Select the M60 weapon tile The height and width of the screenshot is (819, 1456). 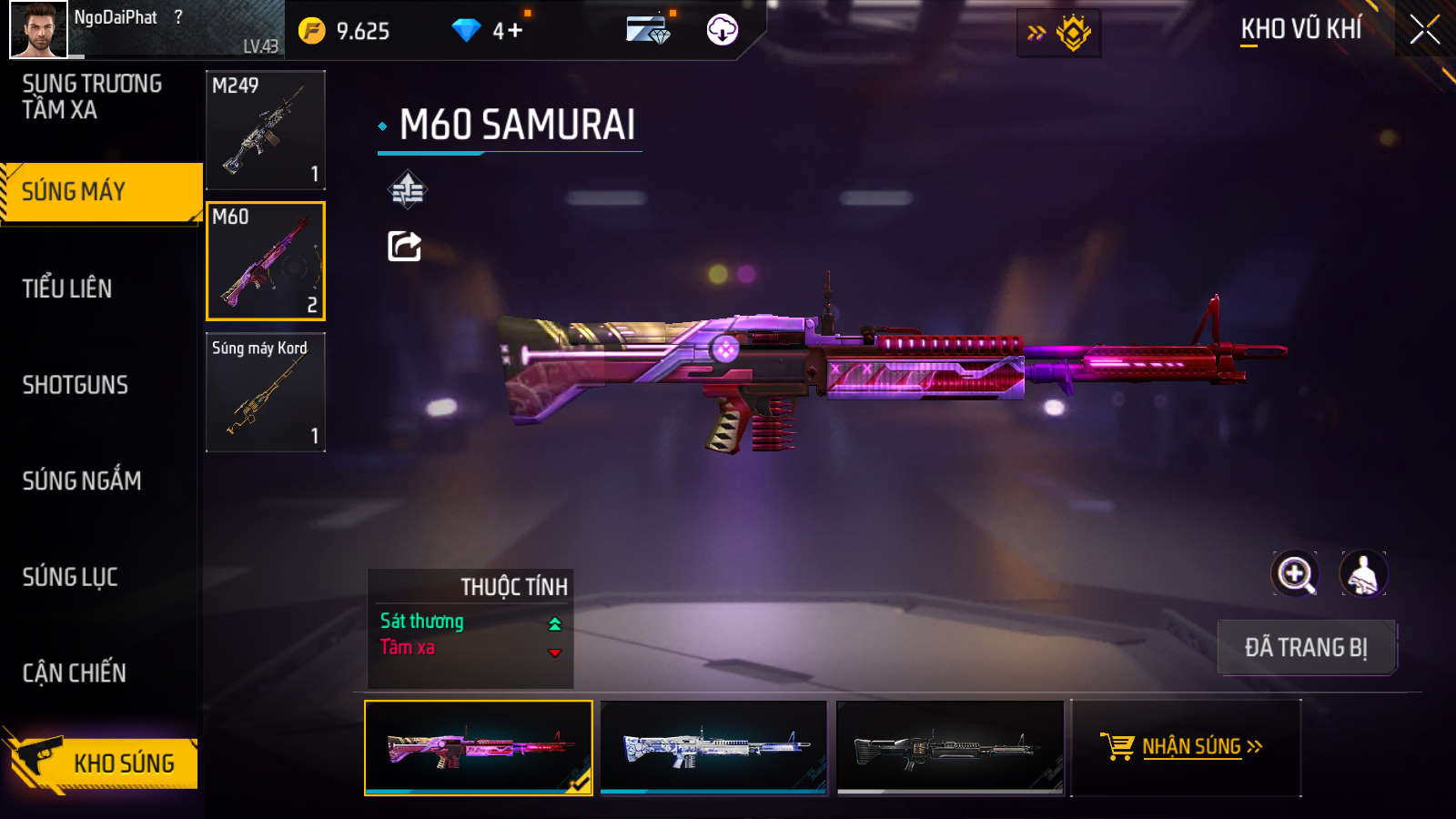pyautogui.click(x=266, y=261)
